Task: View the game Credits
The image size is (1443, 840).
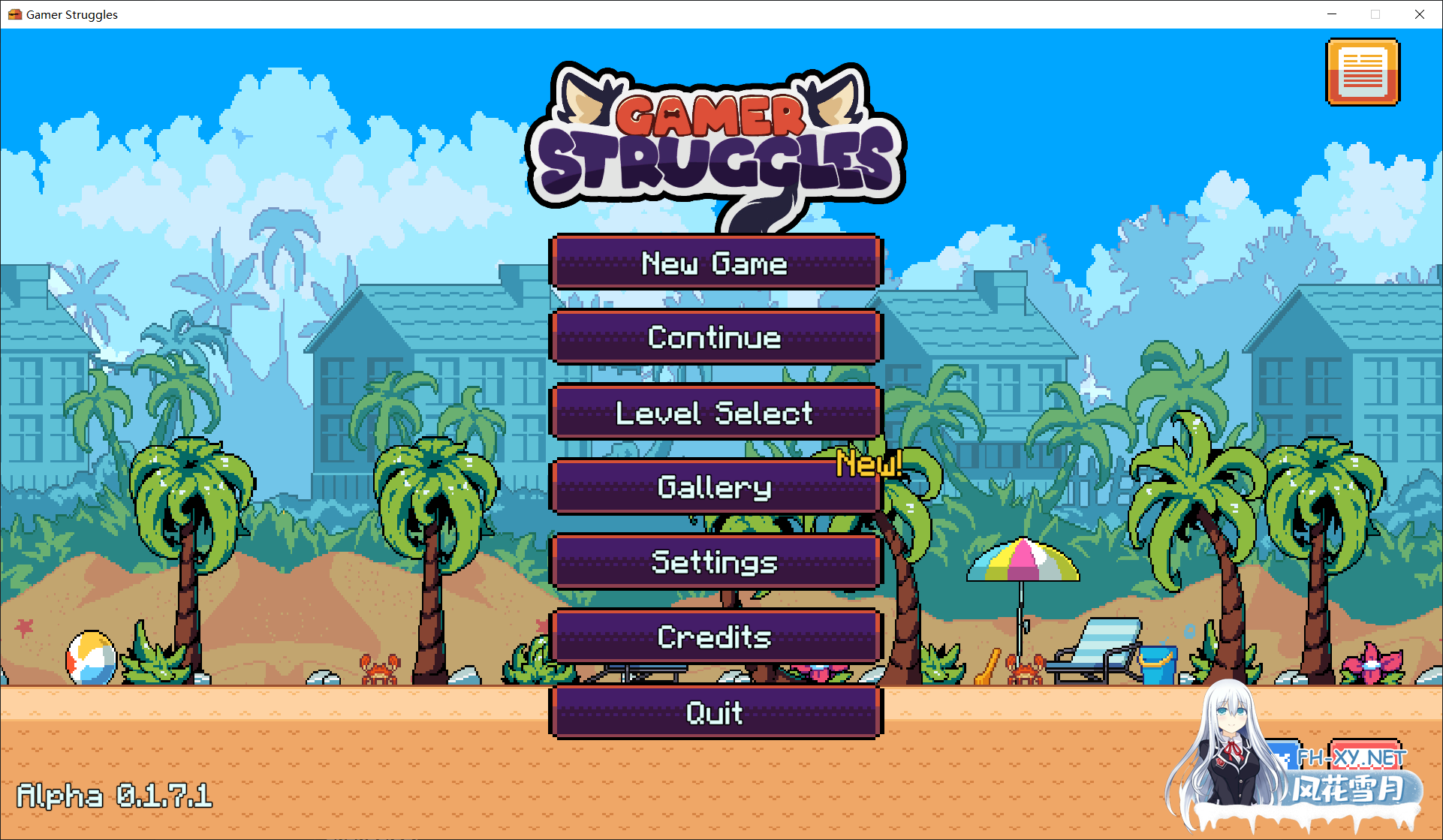Action: pos(715,637)
